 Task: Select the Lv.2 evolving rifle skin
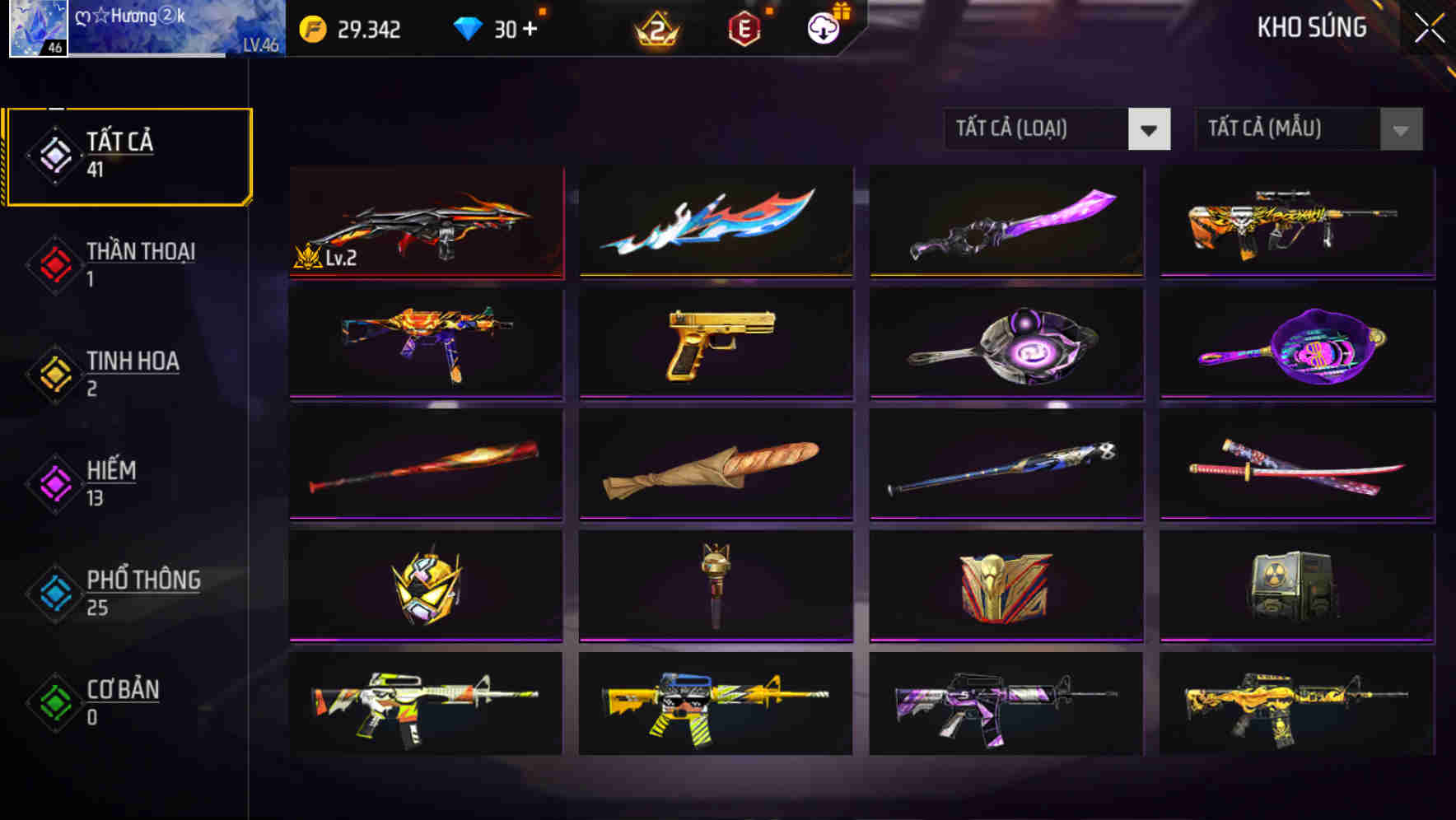point(426,222)
